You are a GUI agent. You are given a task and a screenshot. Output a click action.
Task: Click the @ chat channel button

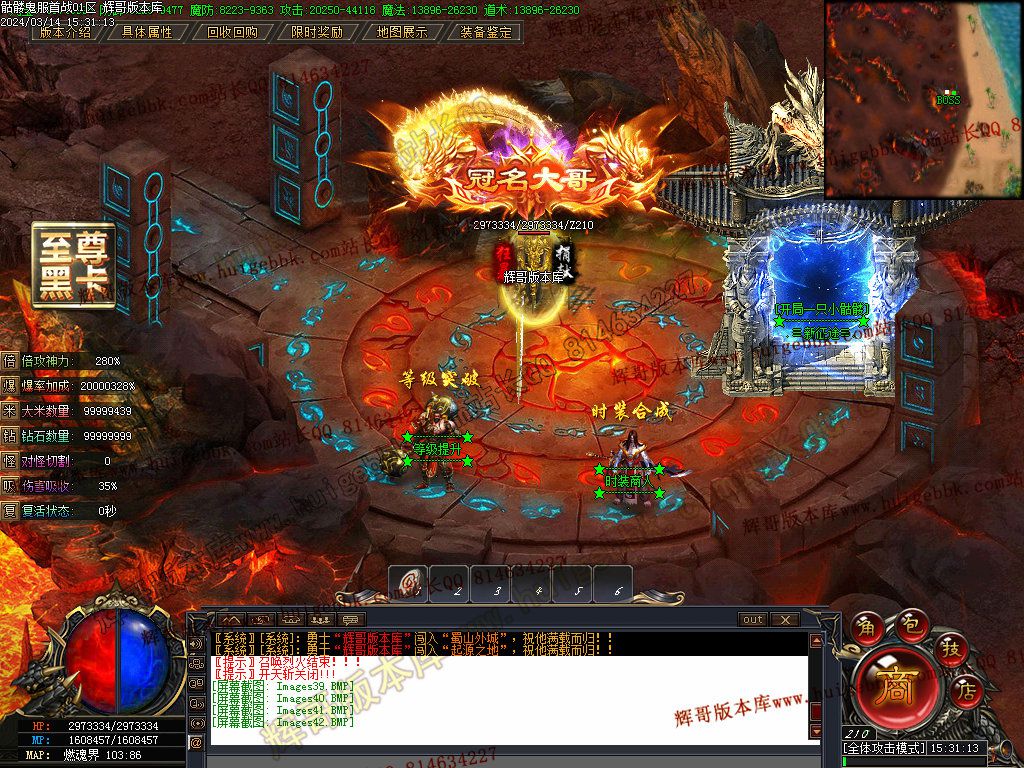tap(196, 741)
